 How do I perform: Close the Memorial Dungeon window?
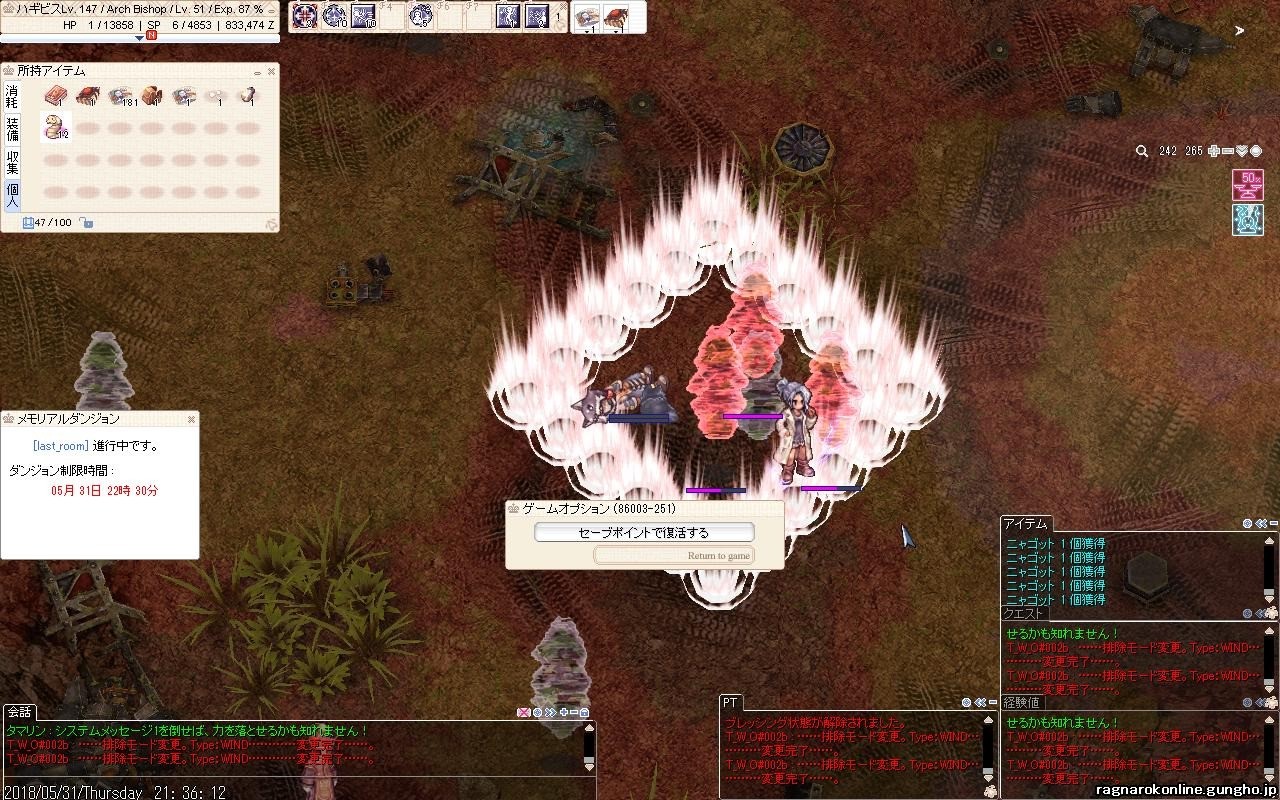pos(191,419)
